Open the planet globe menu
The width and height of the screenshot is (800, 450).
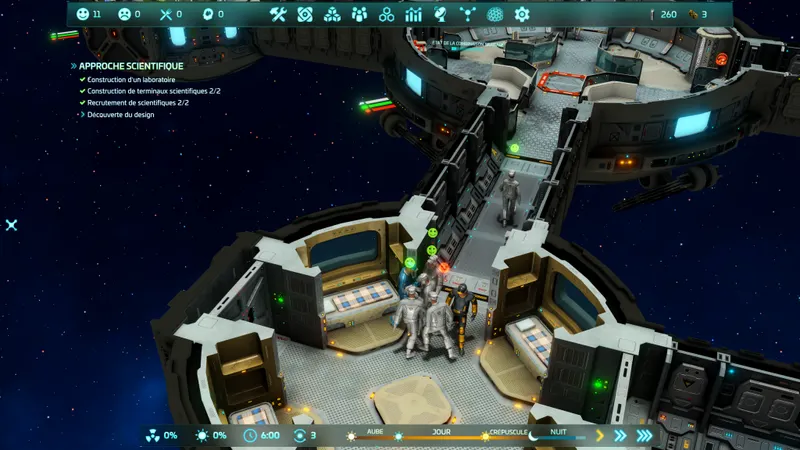(494, 14)
